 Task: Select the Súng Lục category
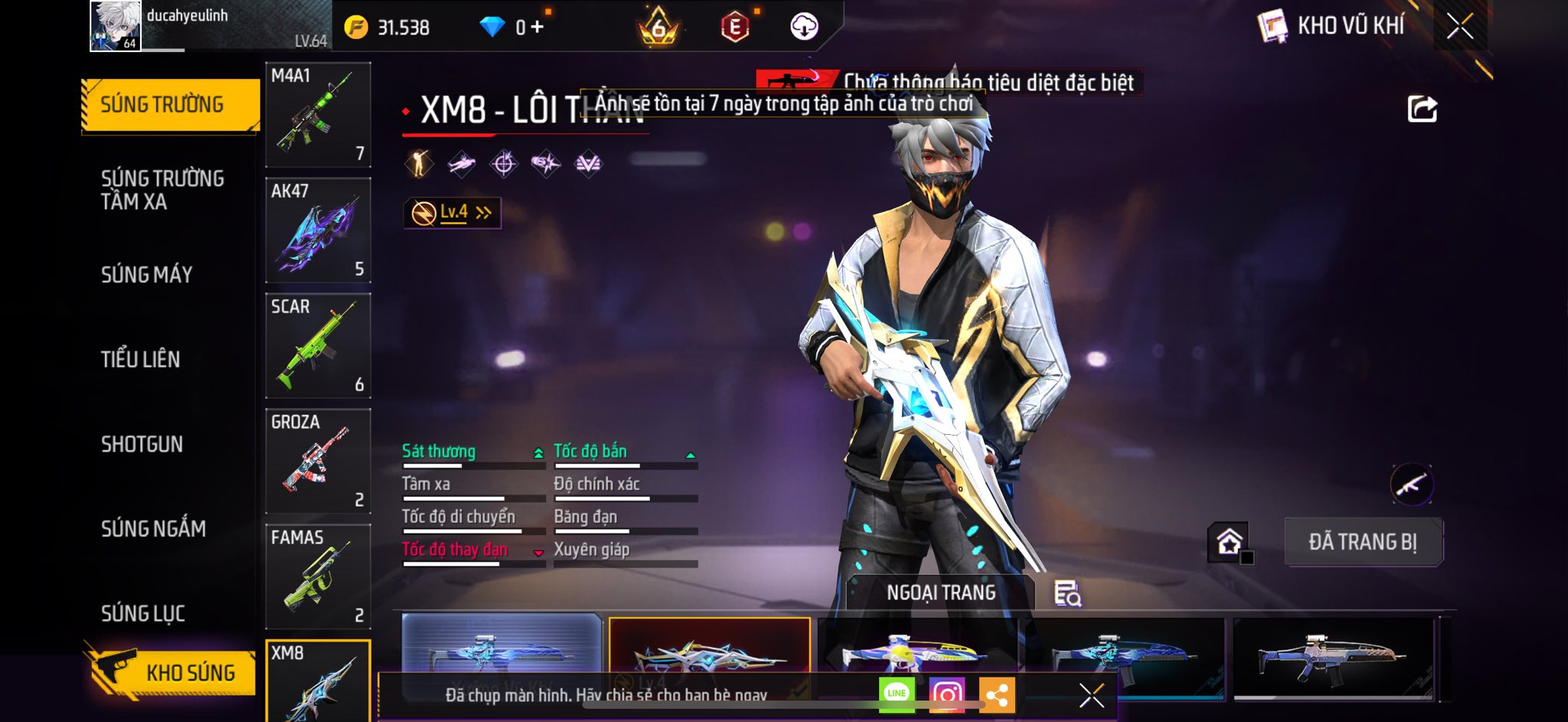[x=143, y=613]
